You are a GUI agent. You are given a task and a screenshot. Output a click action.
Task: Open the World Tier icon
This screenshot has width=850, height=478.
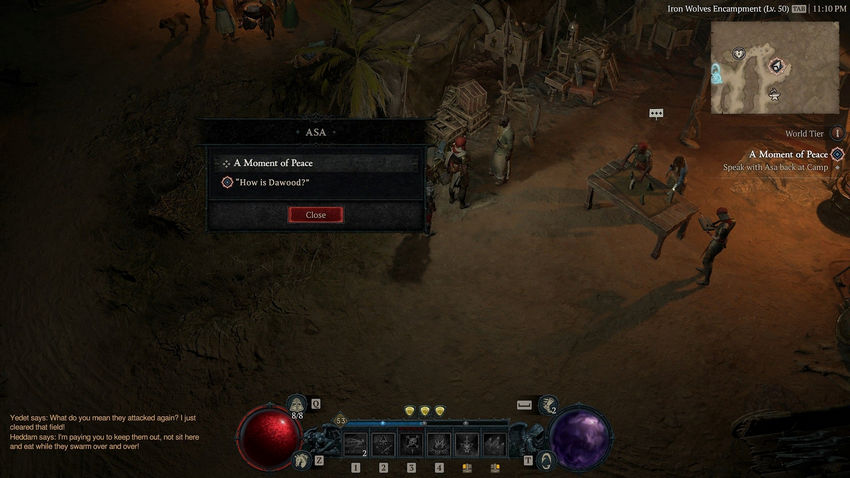coord(837,133)
